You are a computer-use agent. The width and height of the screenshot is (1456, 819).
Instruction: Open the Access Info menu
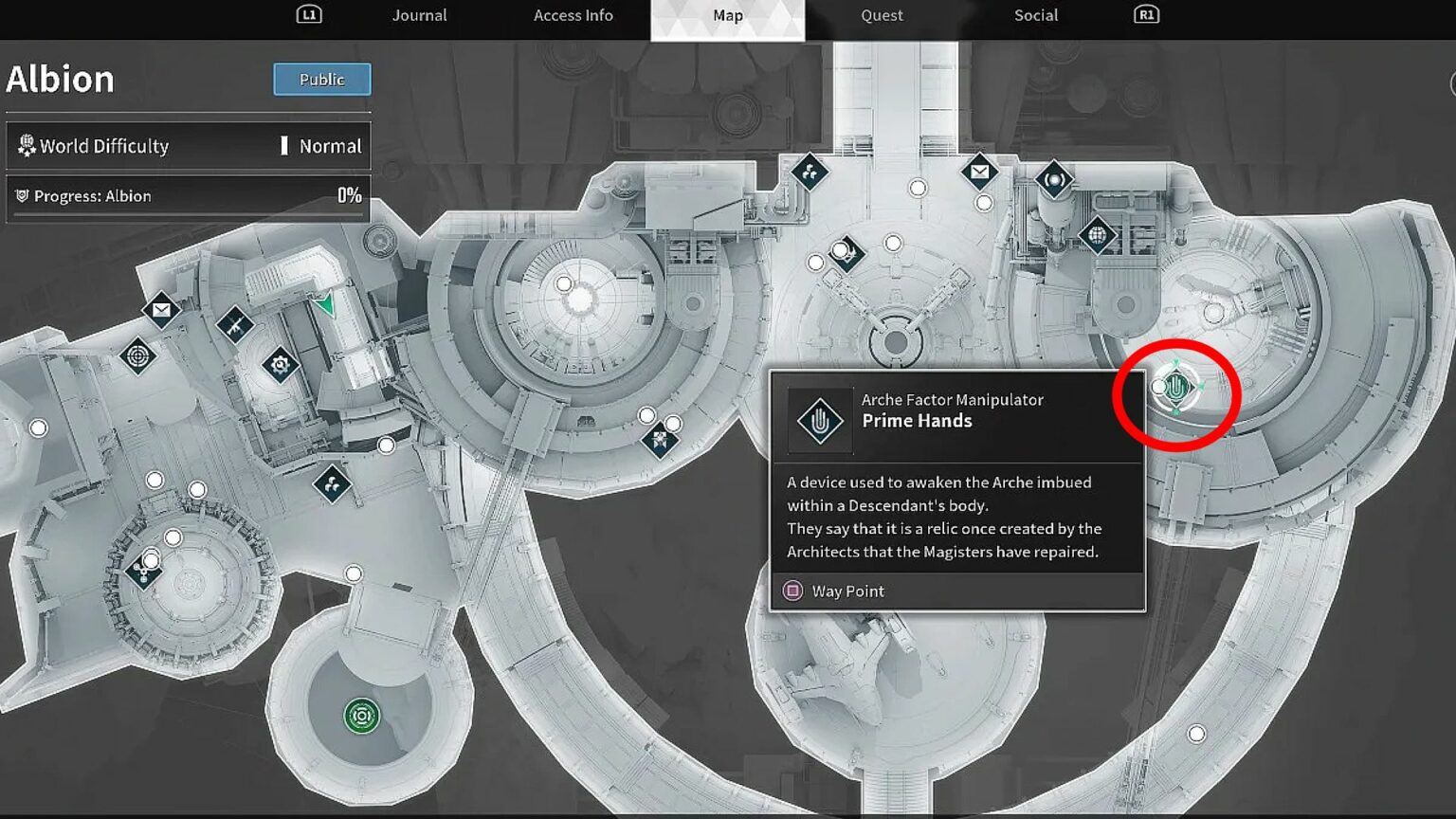point(573,15)
